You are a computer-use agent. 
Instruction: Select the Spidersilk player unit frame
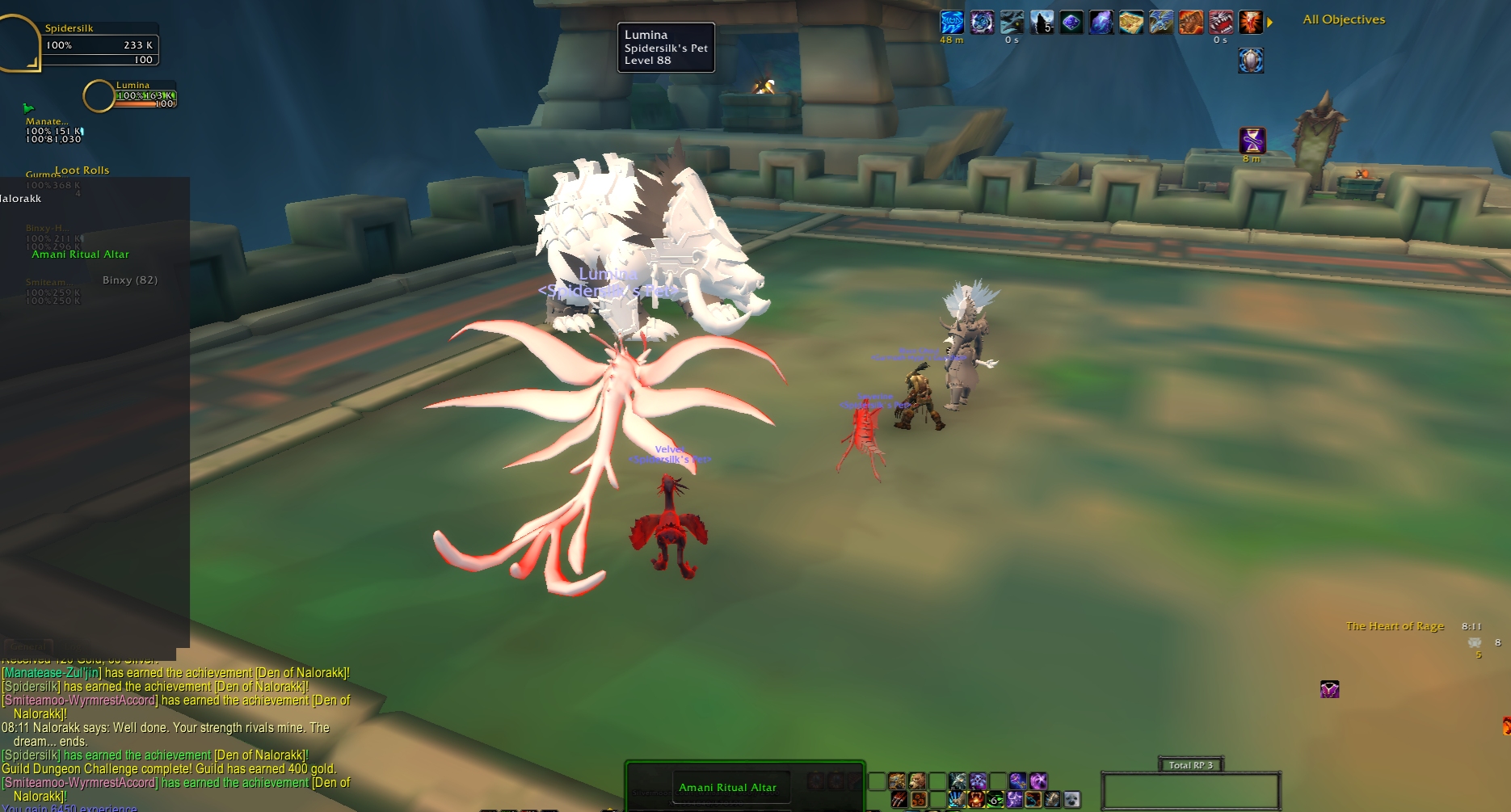click(99, 44)
